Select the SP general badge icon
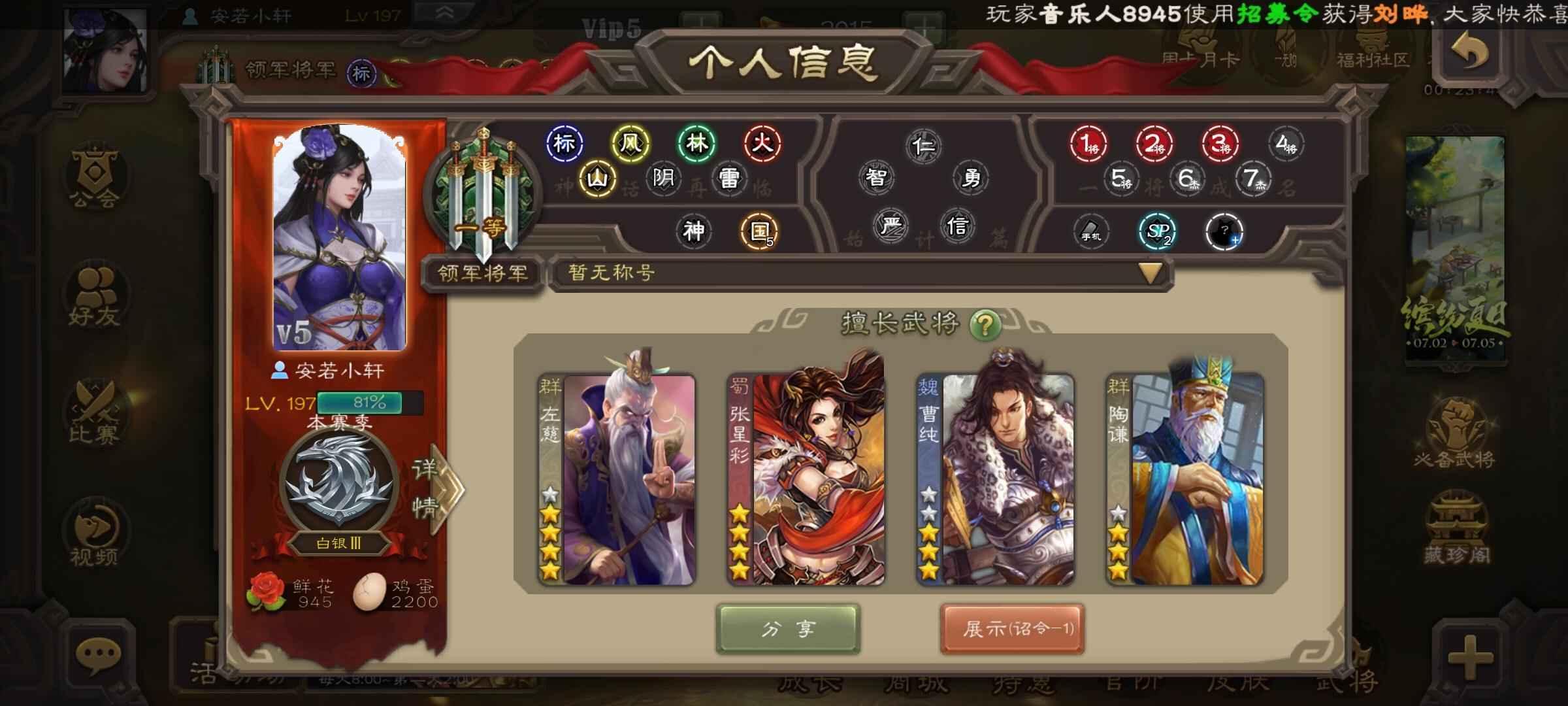Image resolution: width=1568 pixels, height=706 pixels. [1158, 231]
